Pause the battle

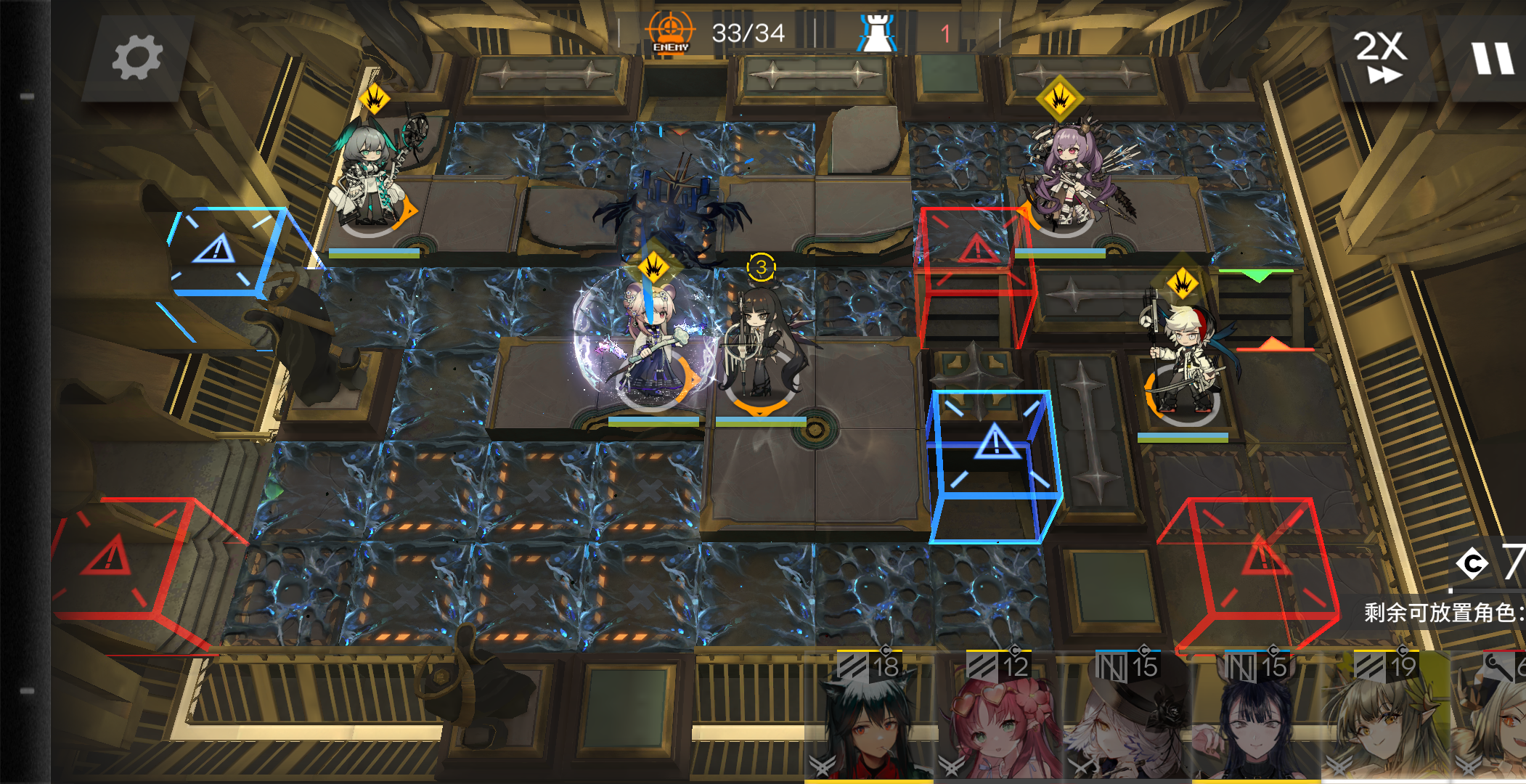click(1492, 57)
